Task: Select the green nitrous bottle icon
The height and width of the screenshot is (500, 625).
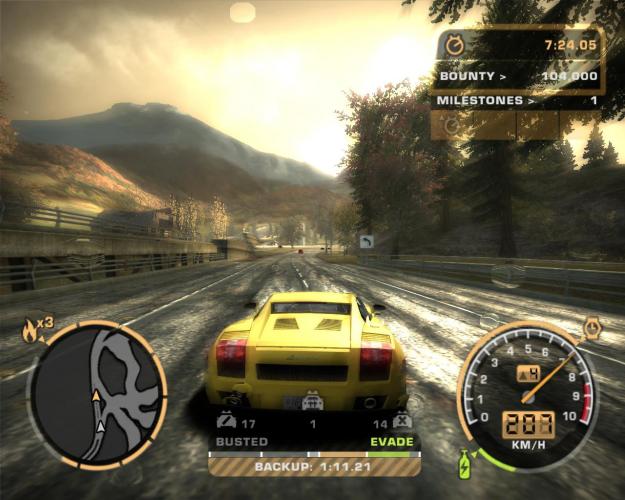Action: tap(465, 464)
